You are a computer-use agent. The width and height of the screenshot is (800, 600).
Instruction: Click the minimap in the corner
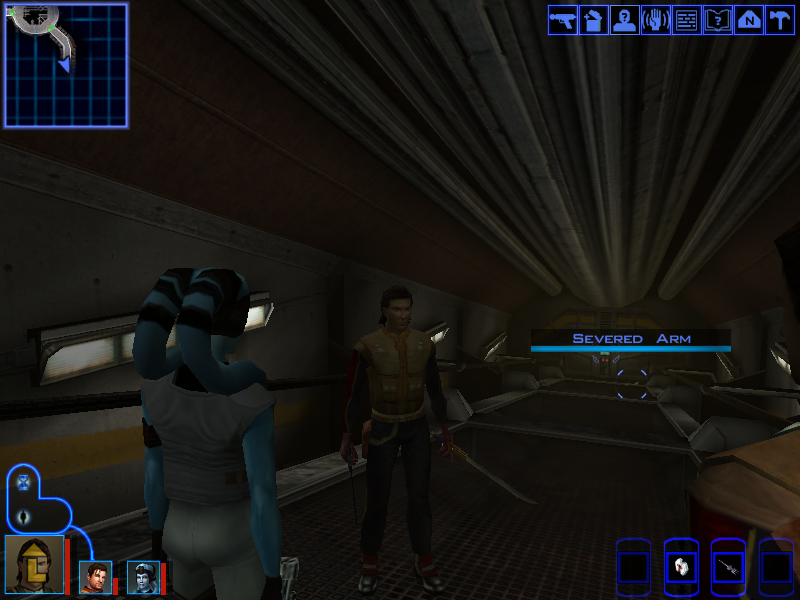(66, 65)
